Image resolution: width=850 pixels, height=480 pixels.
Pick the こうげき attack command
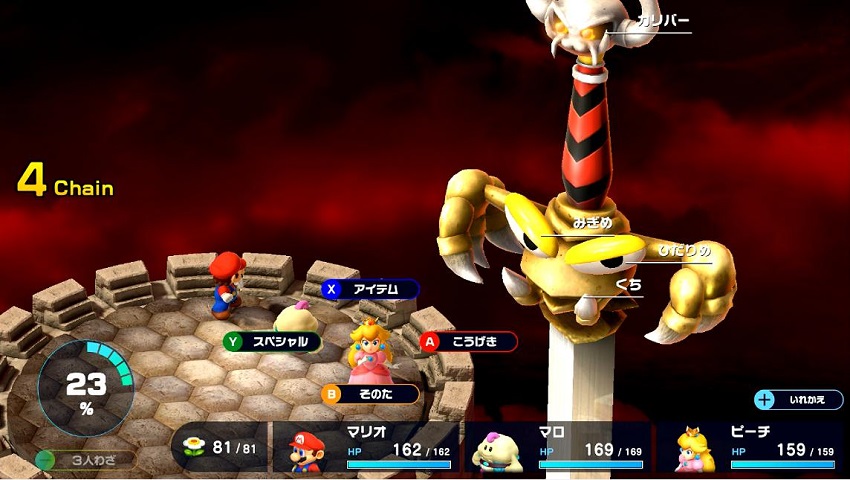pyautogui.click(x=468, y=341)
